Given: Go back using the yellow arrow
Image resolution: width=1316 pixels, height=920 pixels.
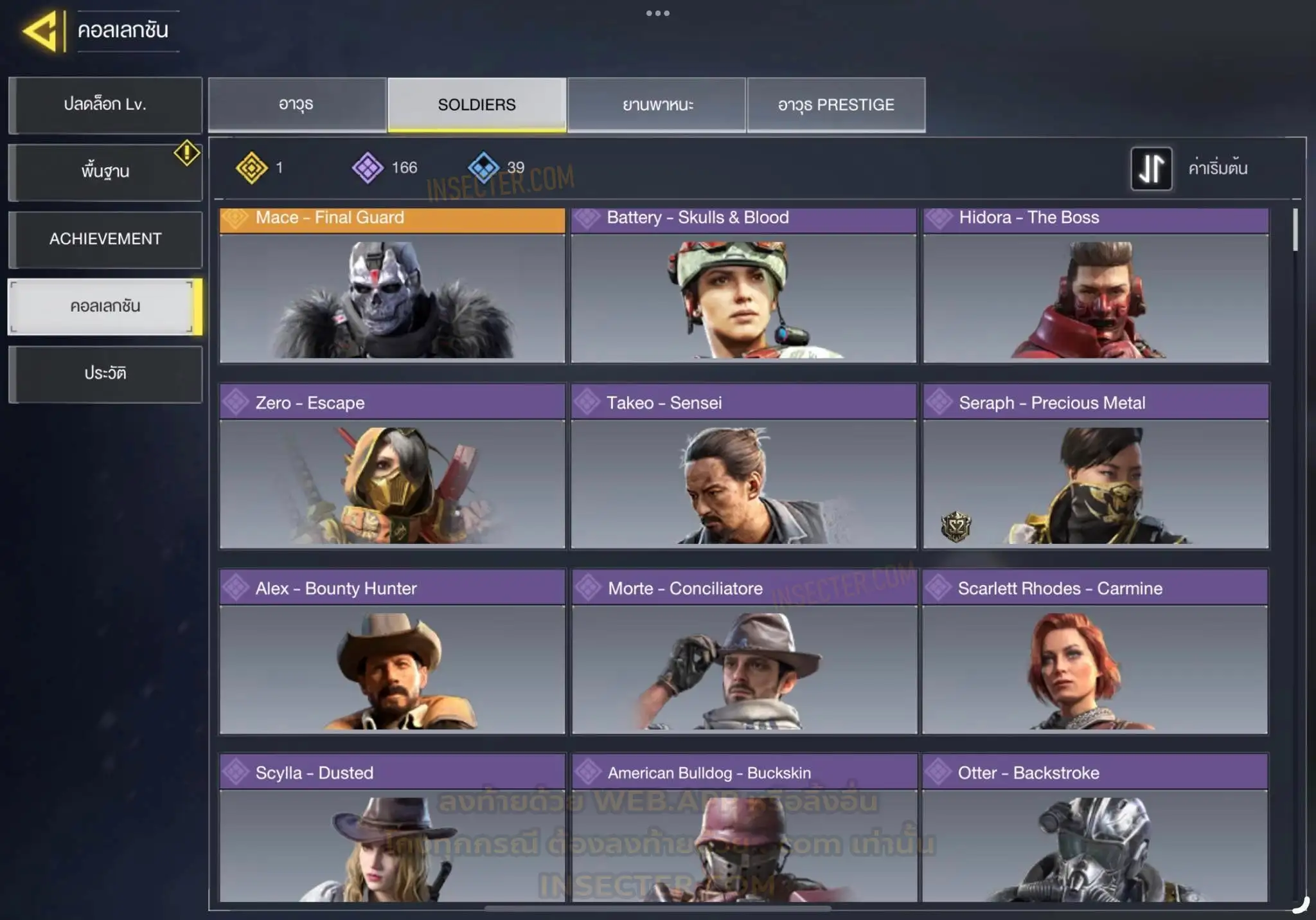Looking at the screenshot, I should [40, 30].
